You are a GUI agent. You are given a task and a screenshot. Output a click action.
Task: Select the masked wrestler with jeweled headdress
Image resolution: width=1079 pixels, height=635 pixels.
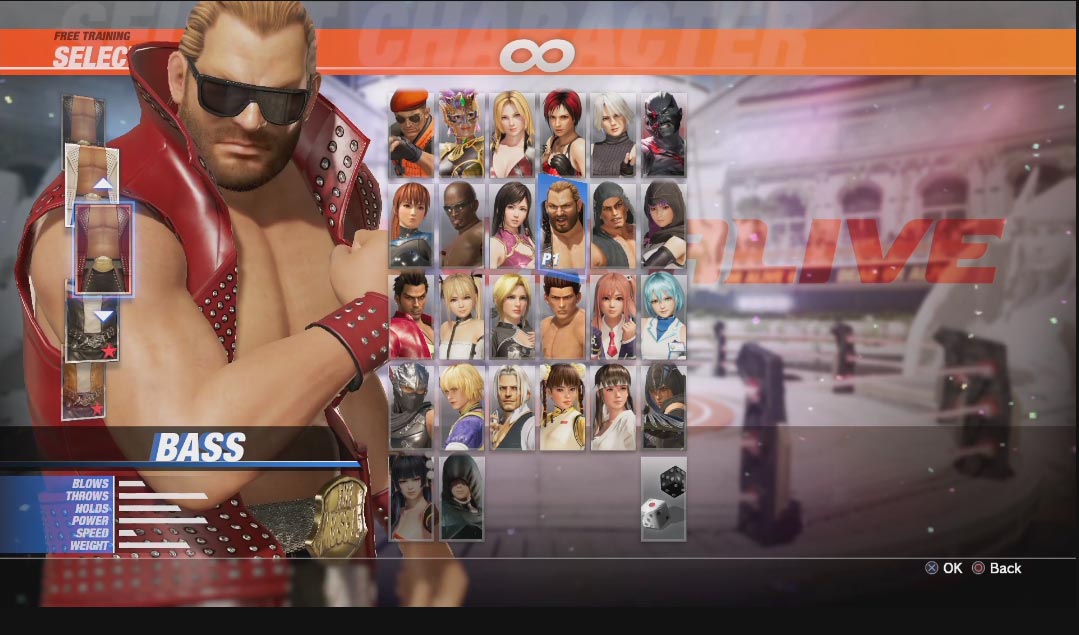click(462, 135)
